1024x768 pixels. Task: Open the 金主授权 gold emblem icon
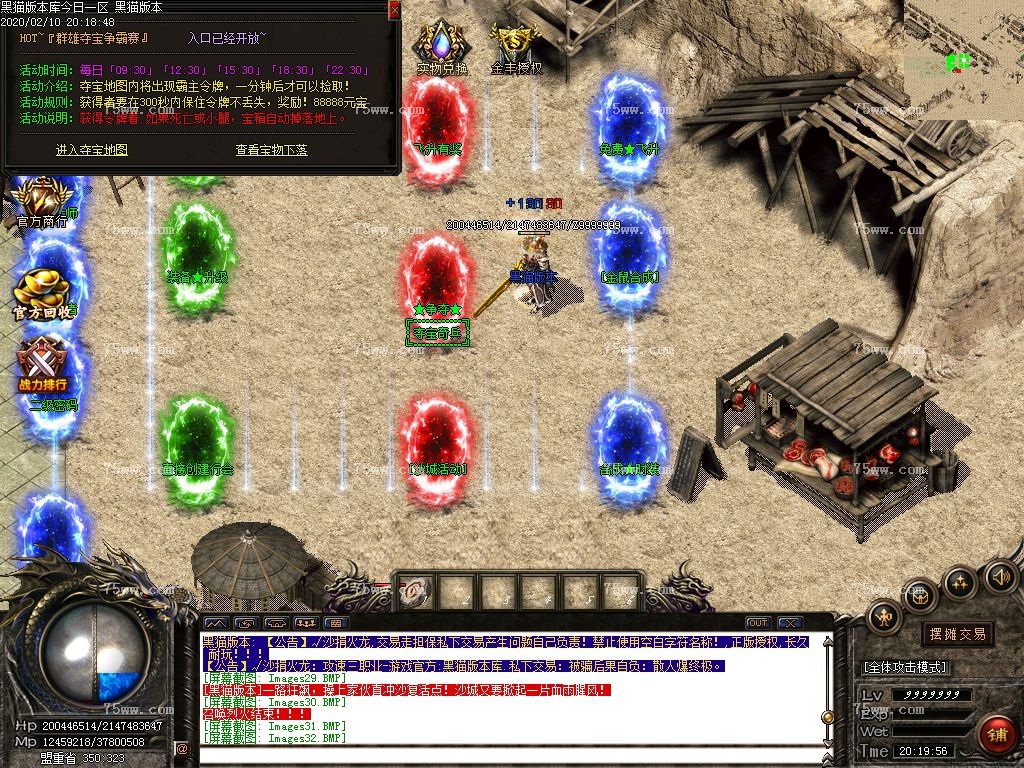pyautogui.click(x=516, y=47)
